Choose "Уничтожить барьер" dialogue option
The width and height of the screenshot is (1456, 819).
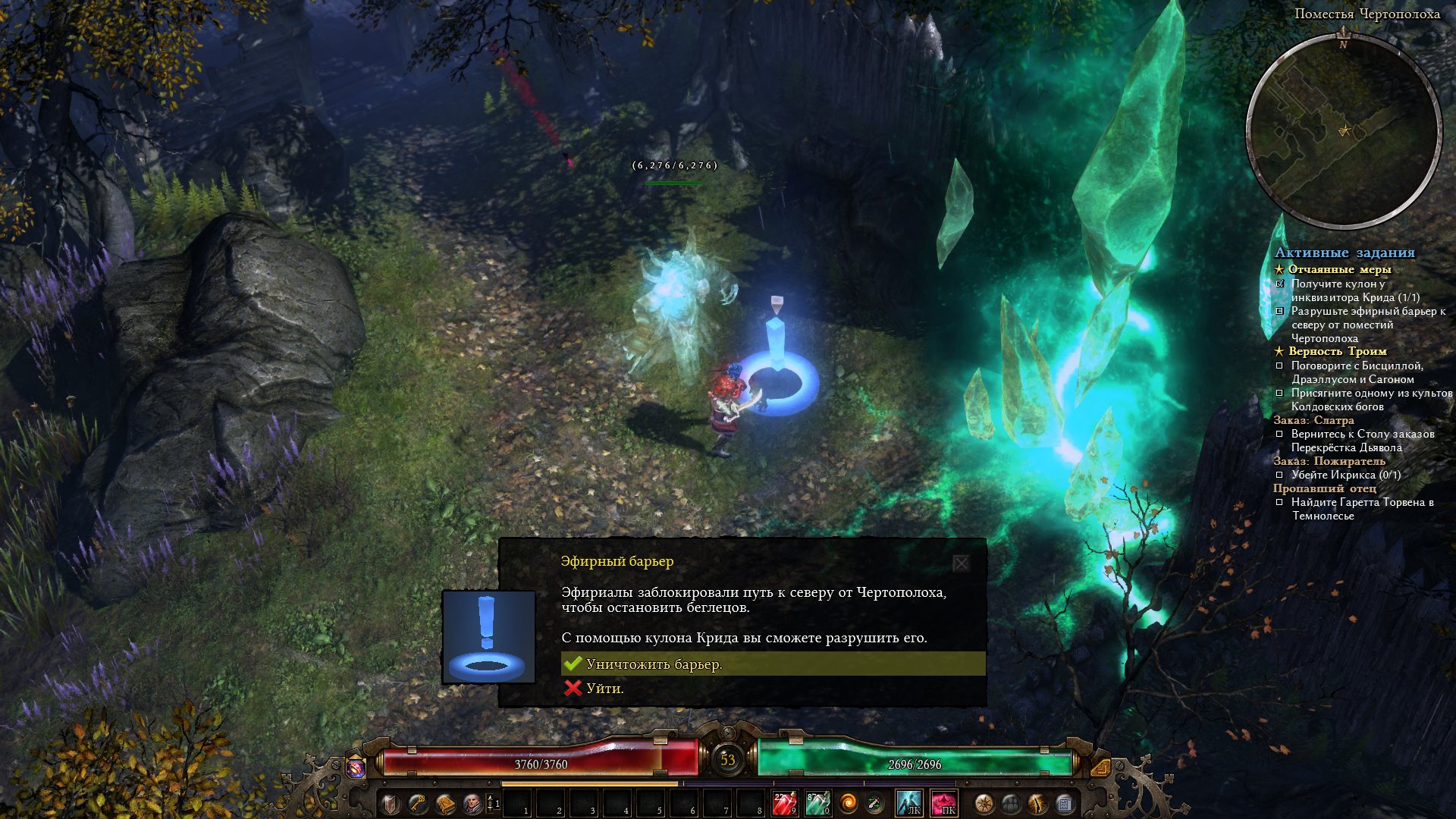pos(654,664)
